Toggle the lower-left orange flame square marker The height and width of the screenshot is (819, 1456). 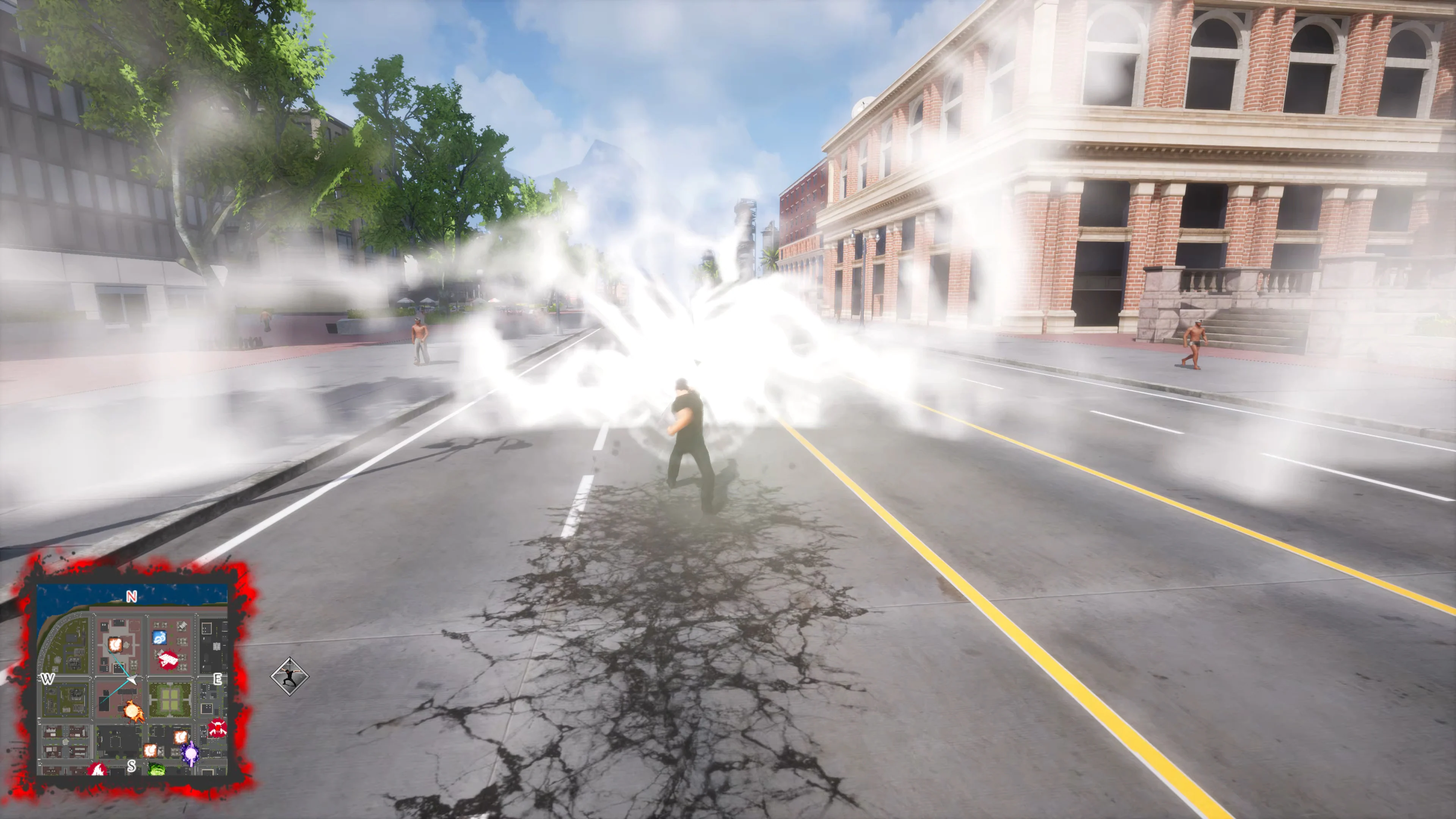151,752
